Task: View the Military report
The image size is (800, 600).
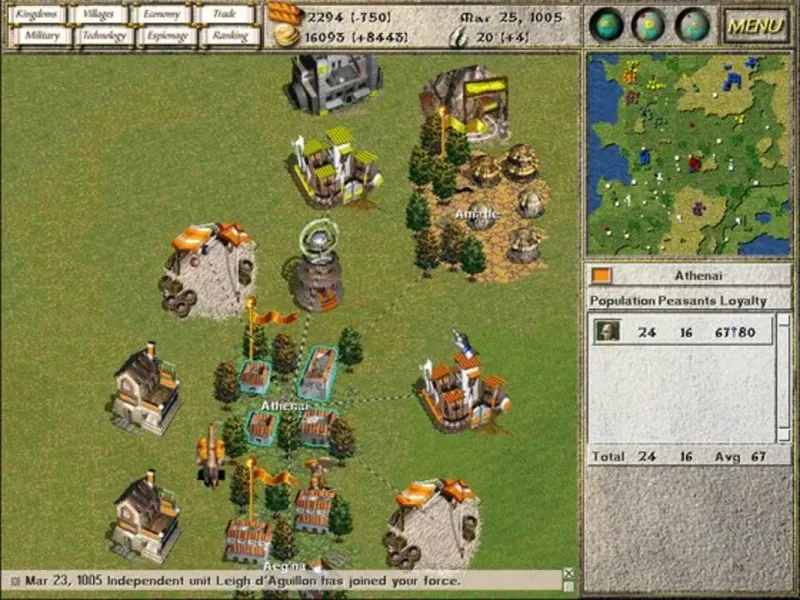Action: tap(42, 35)
